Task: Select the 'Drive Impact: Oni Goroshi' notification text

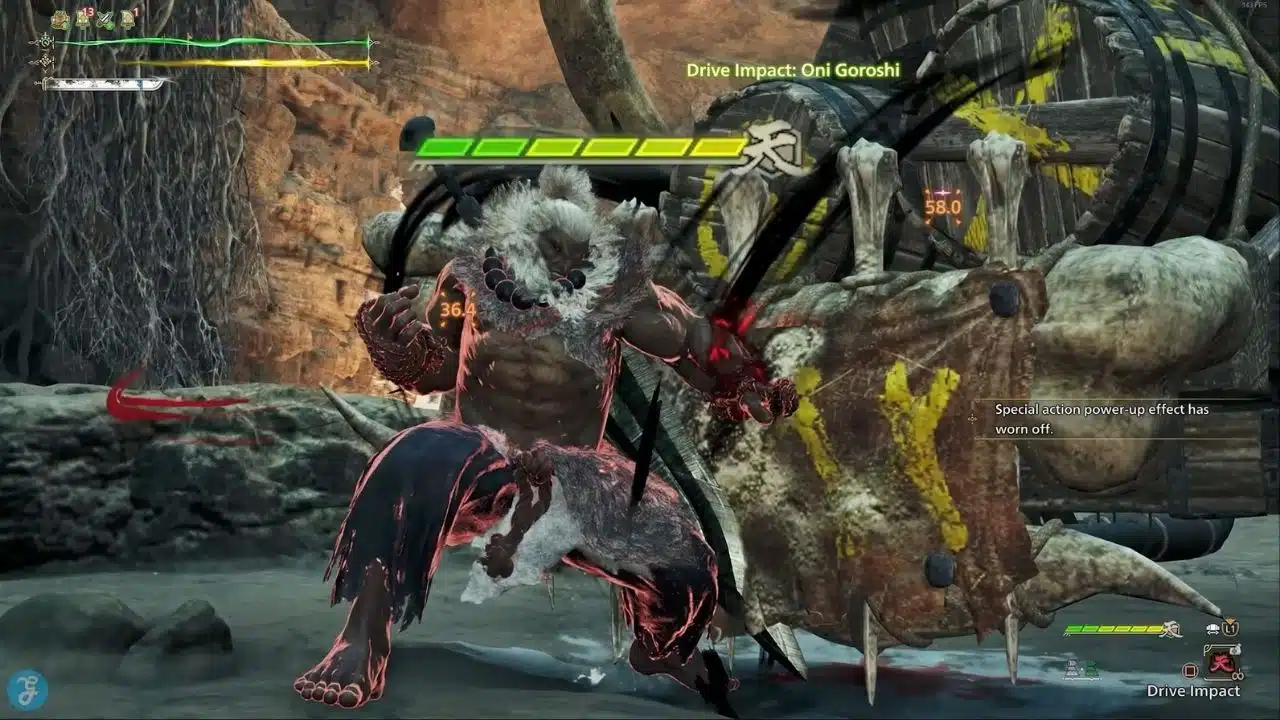Action: tap(795, 70)
